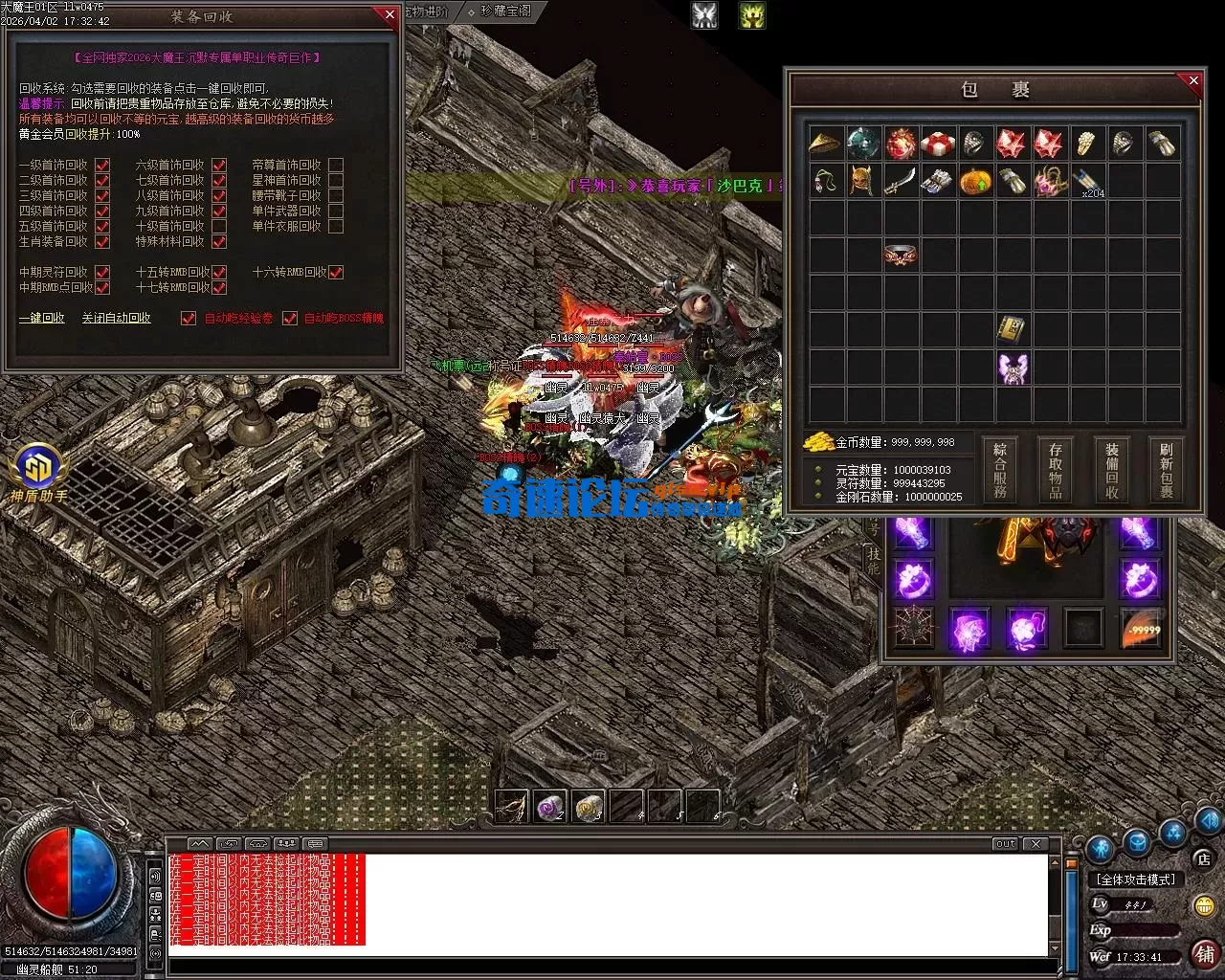Tick the 单件武器回收 checkbox
The height and width of the screenshot is (980, 1225).
click(336, 212)
